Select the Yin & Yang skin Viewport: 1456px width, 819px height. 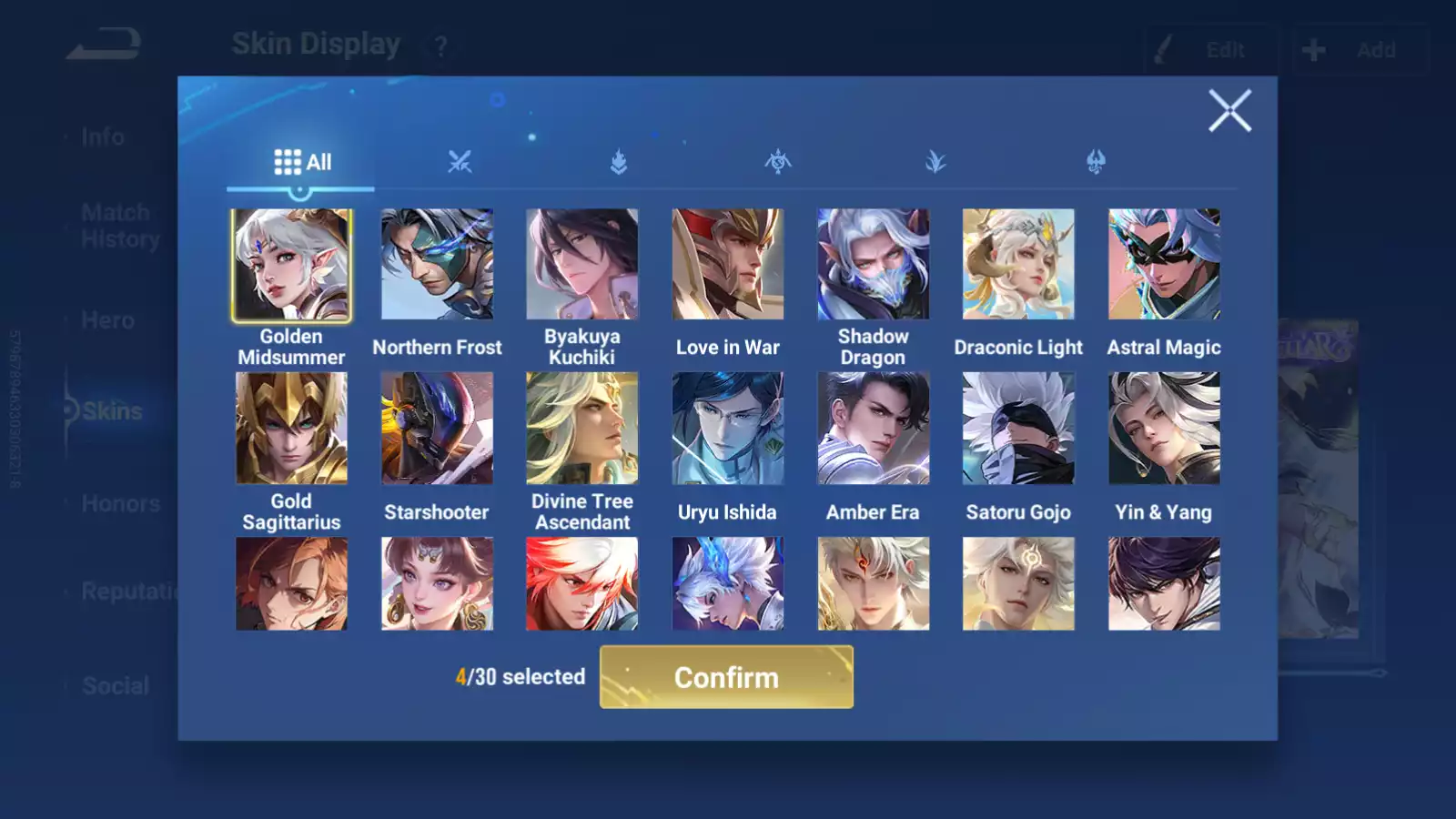[1164, 429]
